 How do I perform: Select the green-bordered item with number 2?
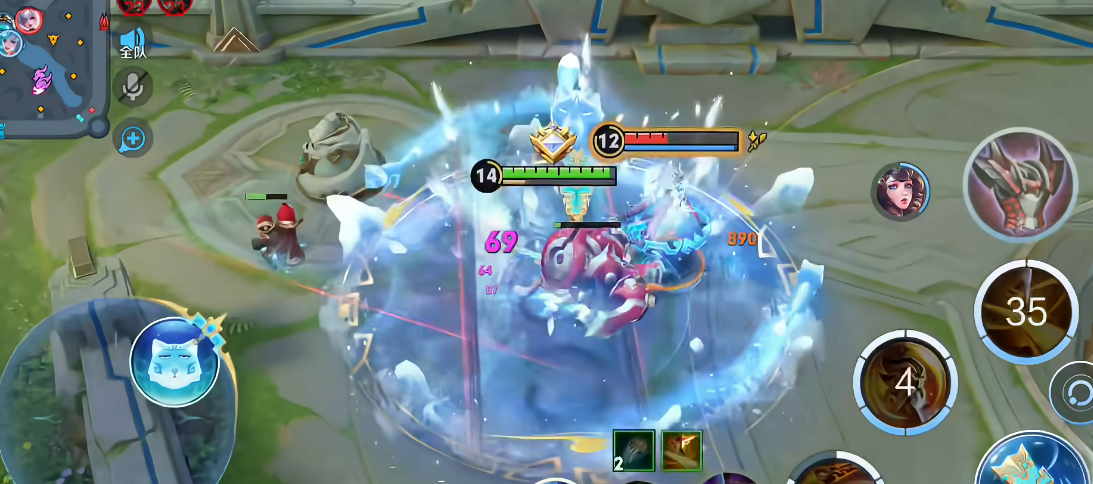coord(633,450)
